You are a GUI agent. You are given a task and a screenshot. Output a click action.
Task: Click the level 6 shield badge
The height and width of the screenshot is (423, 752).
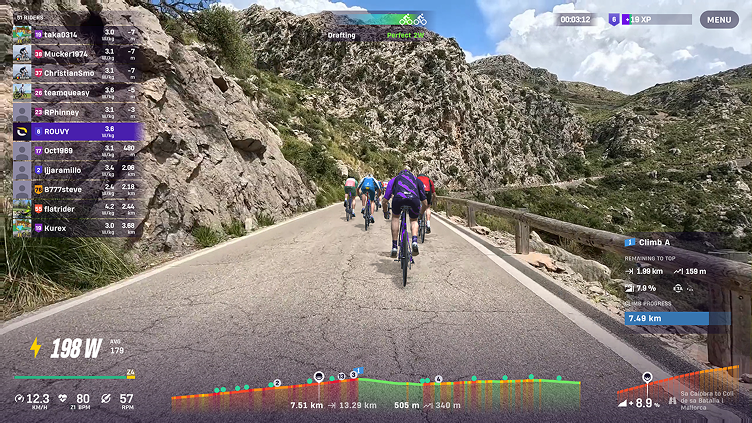tap(613, 19)
